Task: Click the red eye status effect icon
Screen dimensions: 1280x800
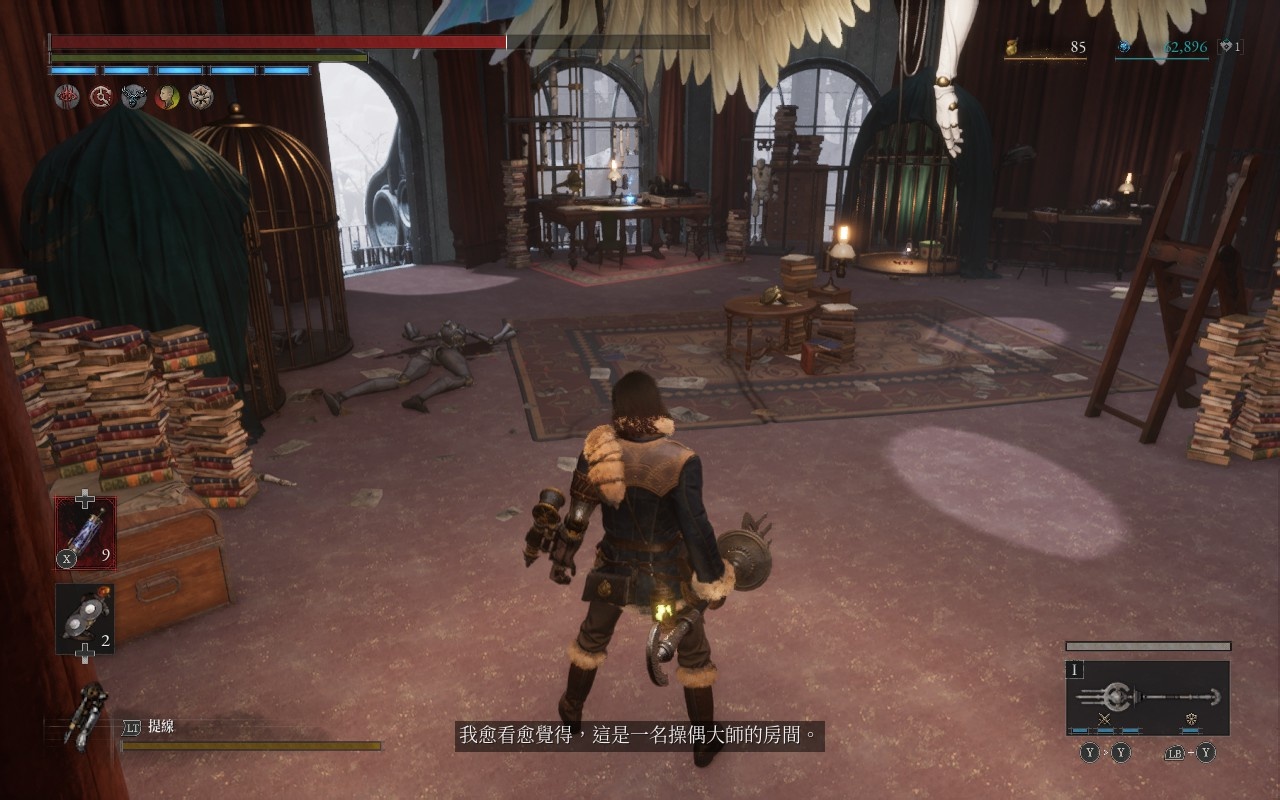Action: [68, 96]
